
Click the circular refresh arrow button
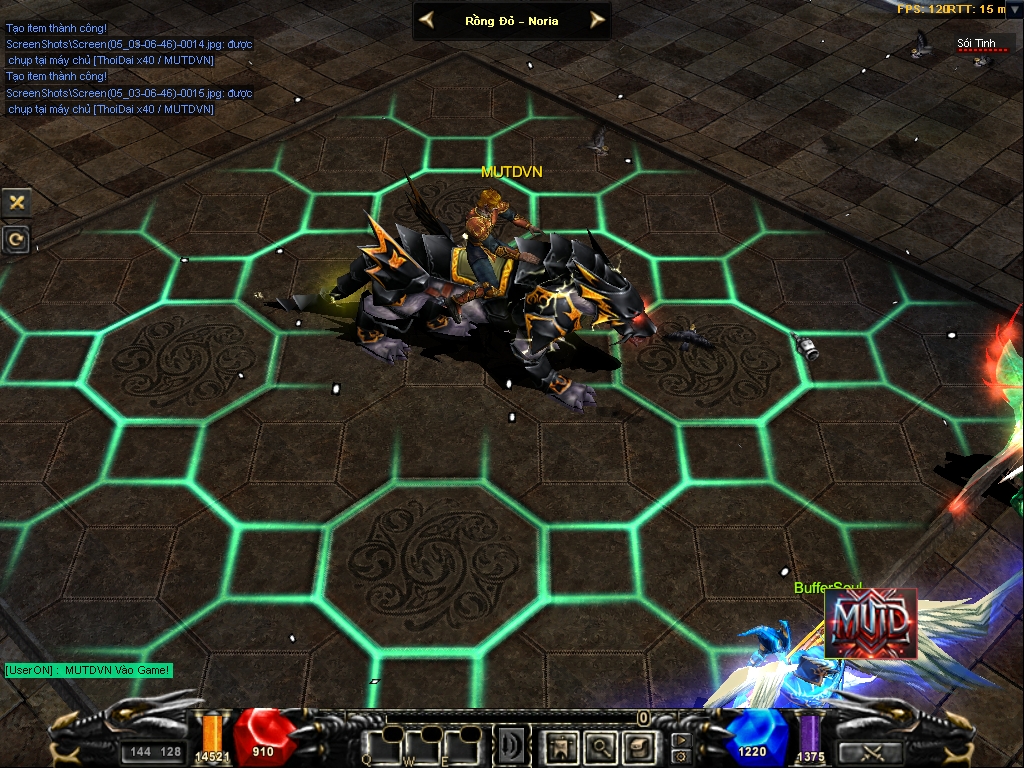17,239
